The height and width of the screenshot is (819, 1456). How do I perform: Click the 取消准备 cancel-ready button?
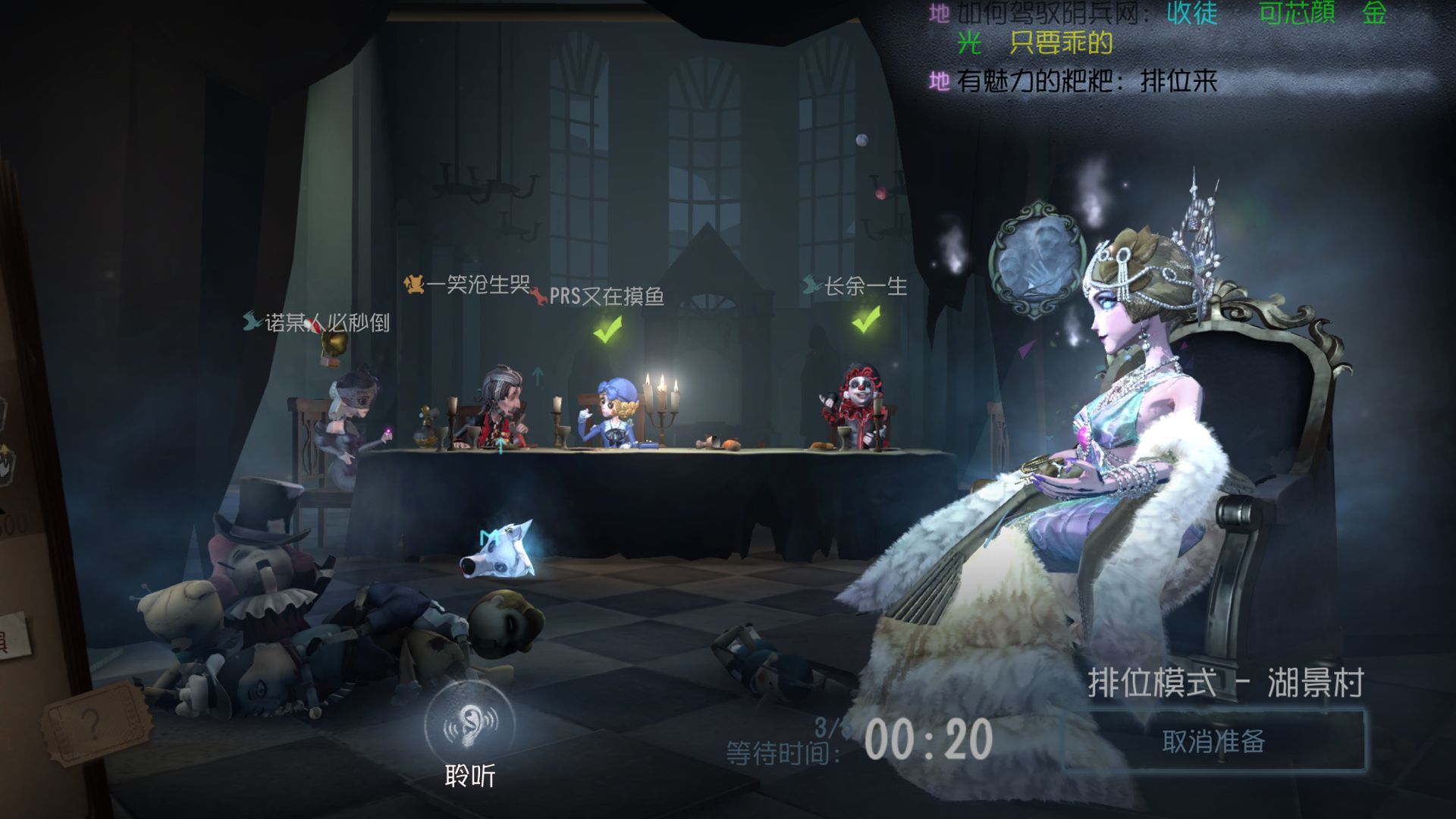click(1213, 741)
